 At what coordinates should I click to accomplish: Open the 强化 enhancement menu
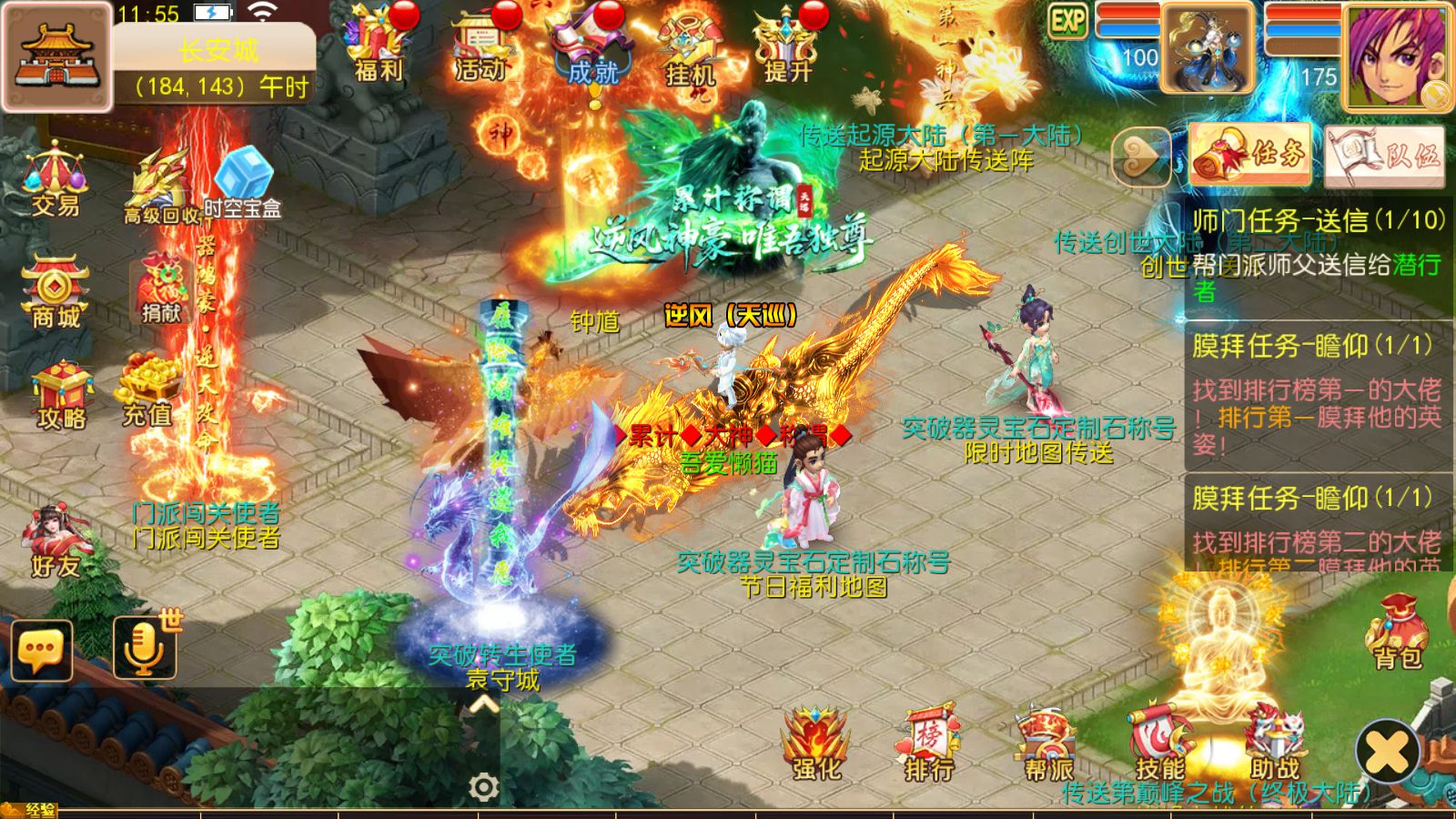[x=816, y=744]
